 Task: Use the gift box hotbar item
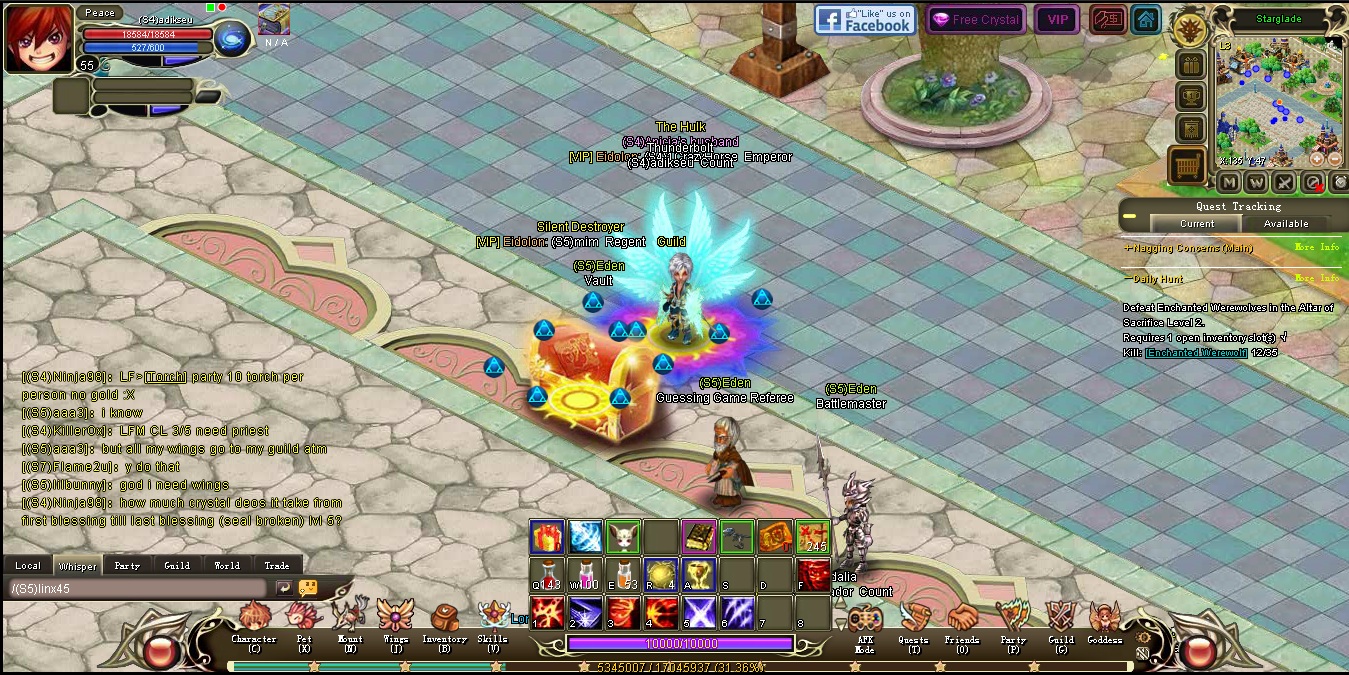(546, 537)
